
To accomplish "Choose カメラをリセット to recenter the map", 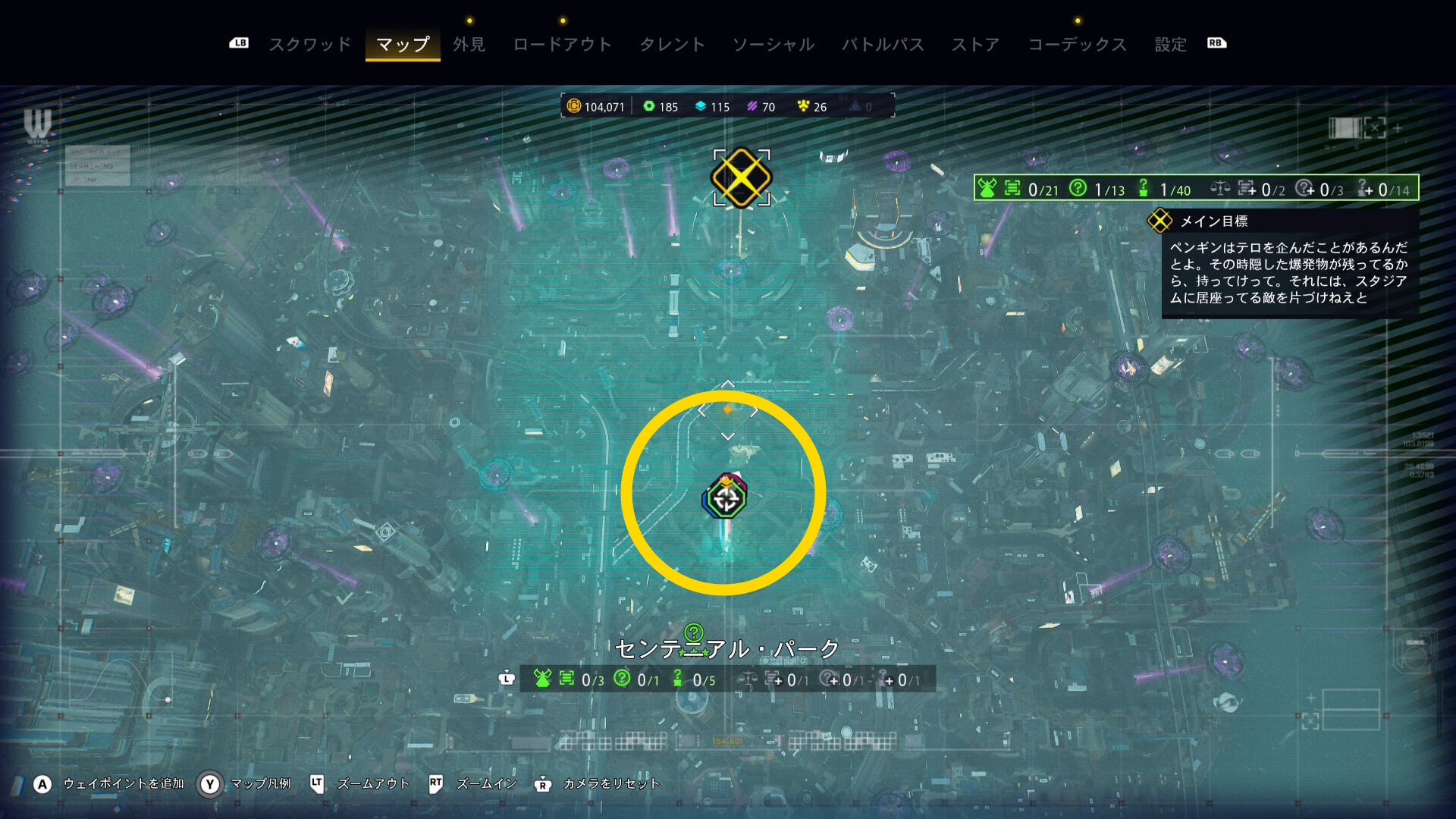I will click(610, 784).
